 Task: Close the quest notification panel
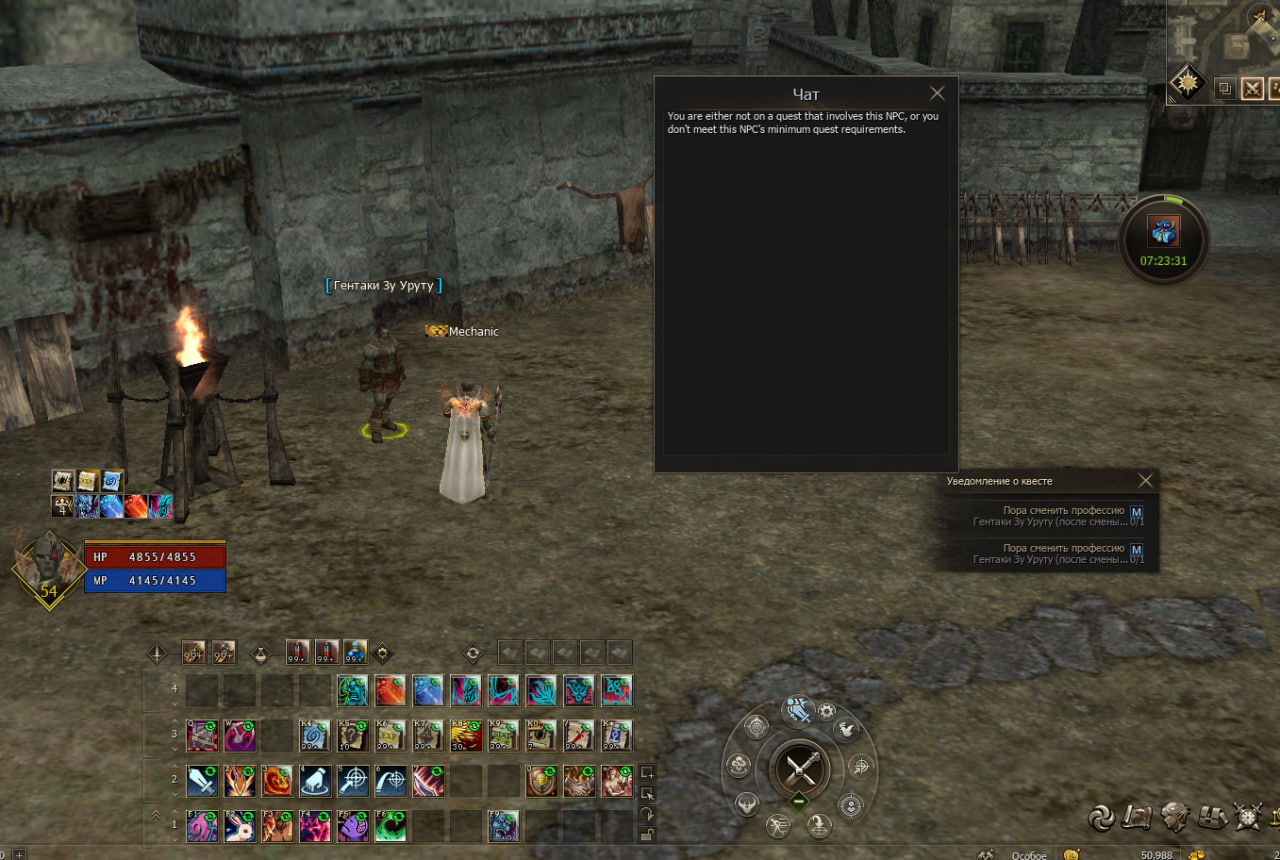pos(1146,481)
